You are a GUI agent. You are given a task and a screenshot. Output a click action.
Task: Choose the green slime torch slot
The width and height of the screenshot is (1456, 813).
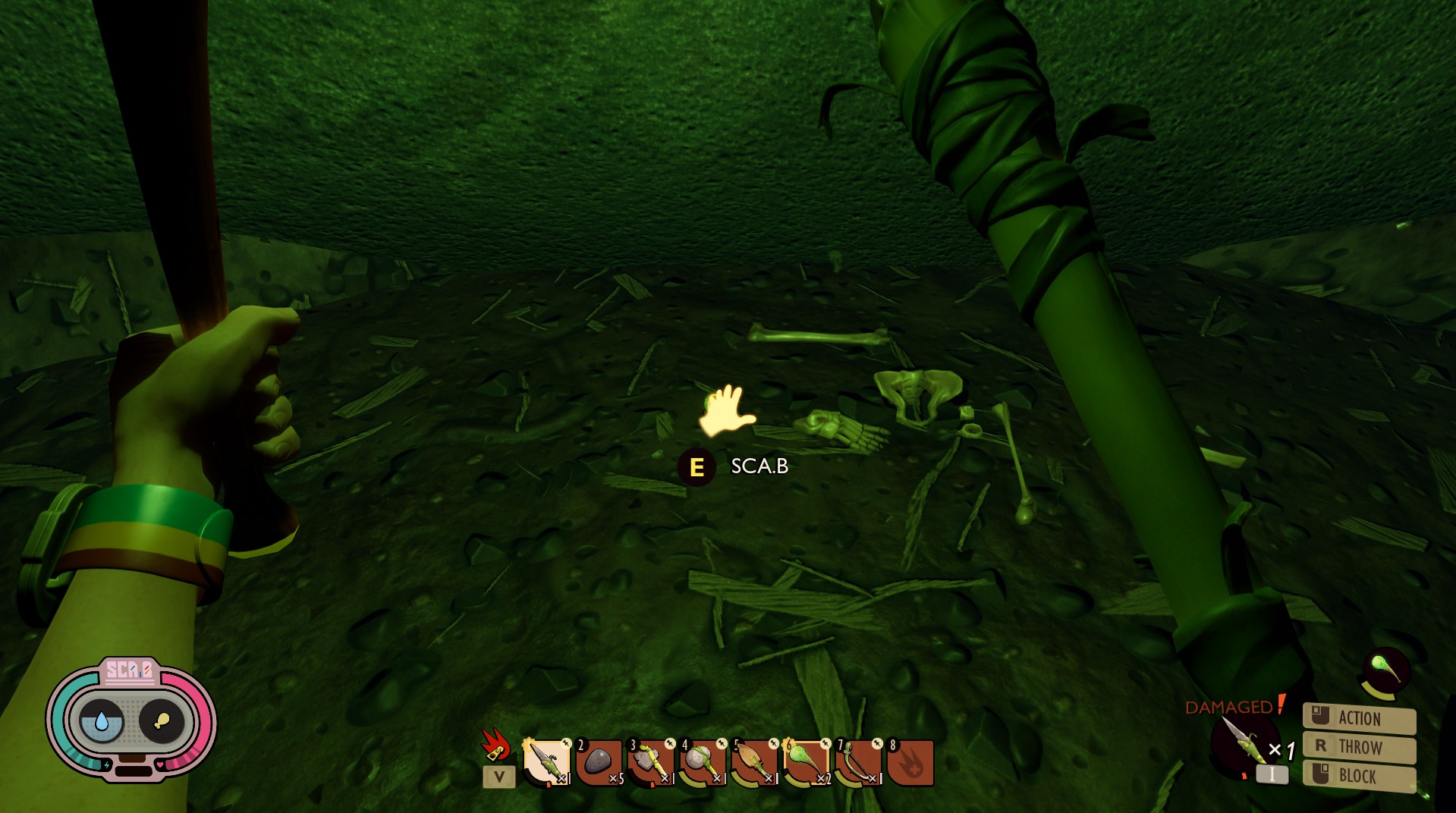click(806, 761)
